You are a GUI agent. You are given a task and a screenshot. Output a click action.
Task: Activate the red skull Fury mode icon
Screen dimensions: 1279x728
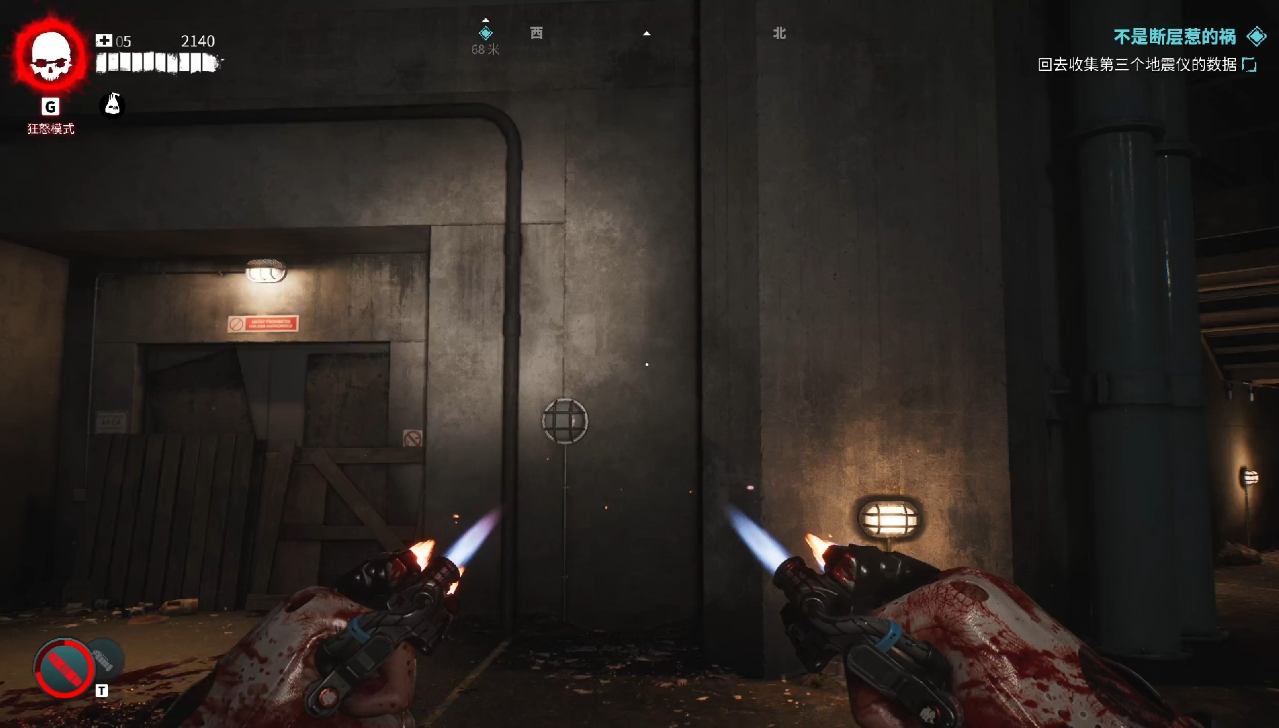tap(51, 57)
